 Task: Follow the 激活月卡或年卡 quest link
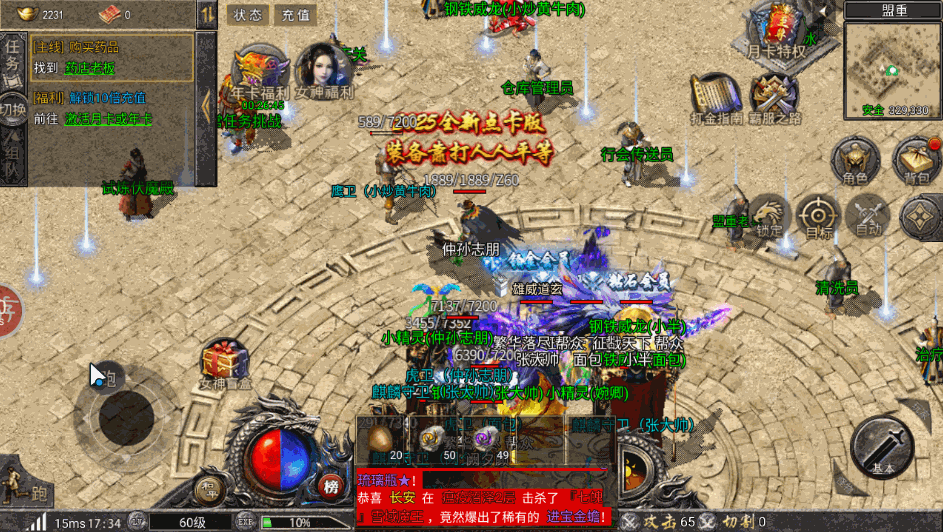point(108,118)
